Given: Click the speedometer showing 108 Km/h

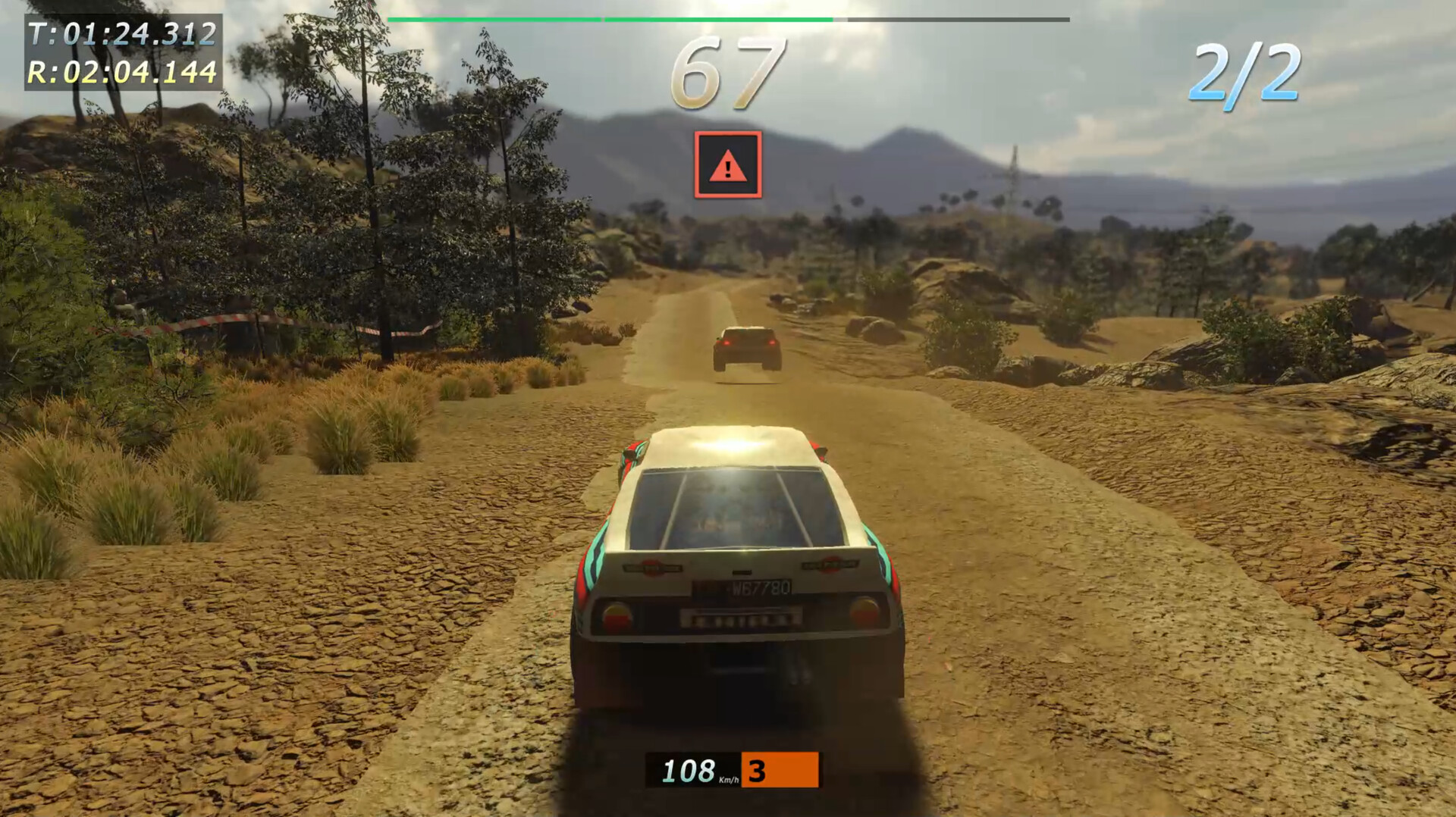Looking at the screenshot, I should (x=690, y=772).
